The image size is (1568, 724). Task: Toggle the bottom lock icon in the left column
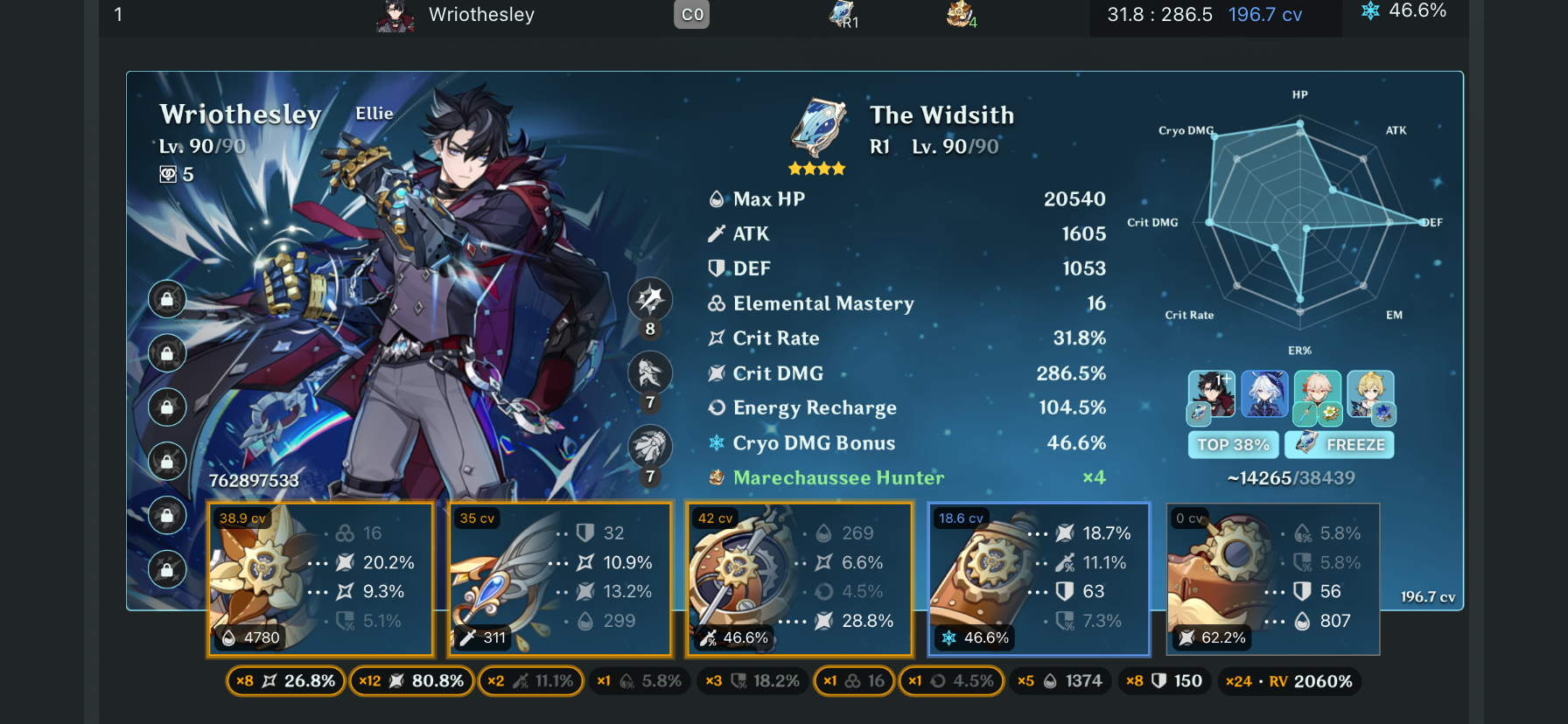[166, 570]
